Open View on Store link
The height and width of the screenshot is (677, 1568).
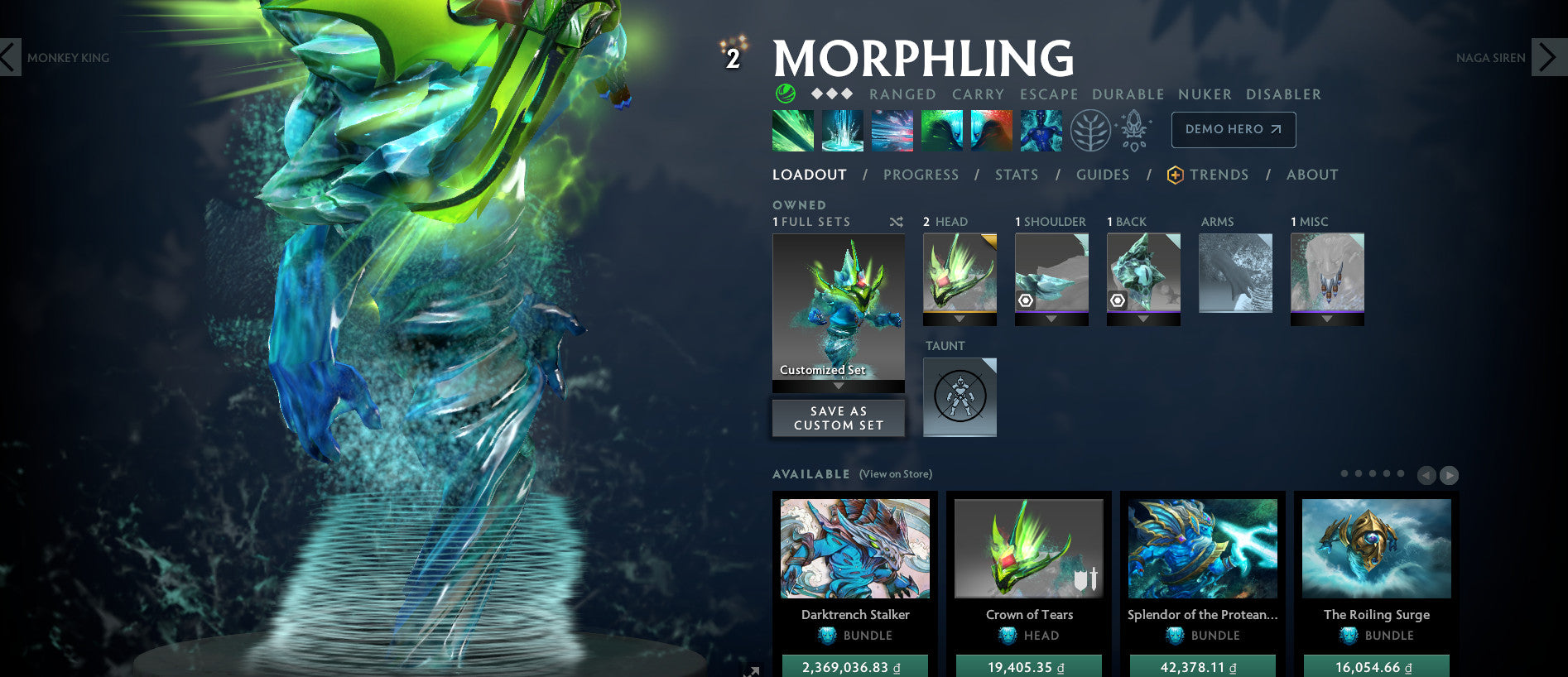[895, 474]
